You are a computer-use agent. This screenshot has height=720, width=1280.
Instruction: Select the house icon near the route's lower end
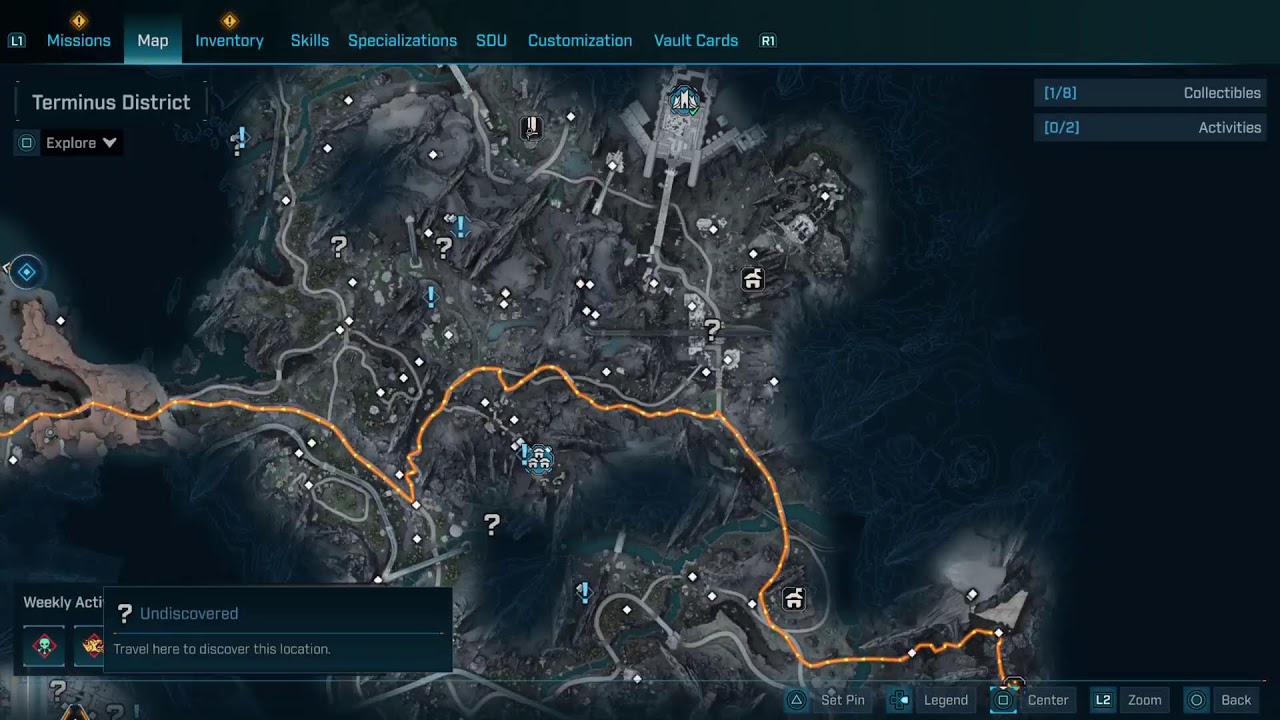[794, 599]
